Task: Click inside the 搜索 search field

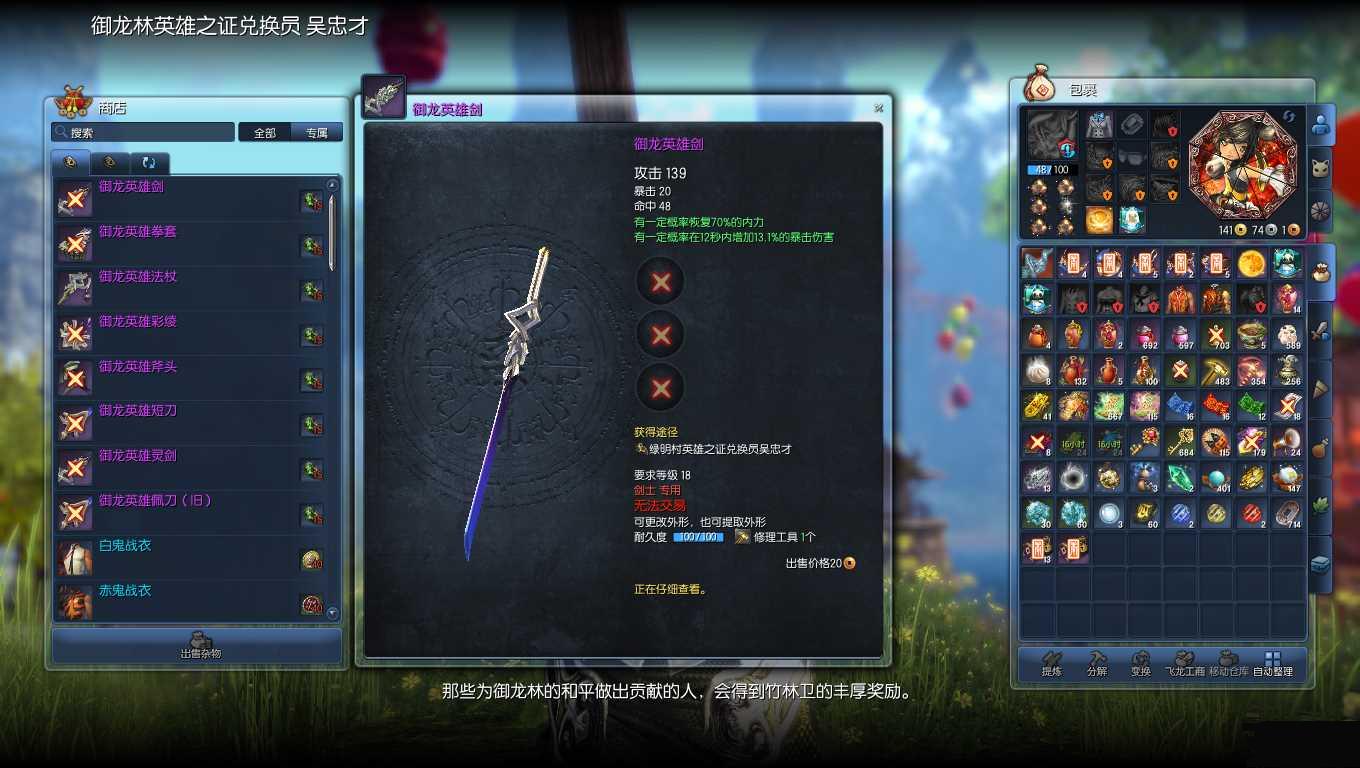Action: click(140, 132)
